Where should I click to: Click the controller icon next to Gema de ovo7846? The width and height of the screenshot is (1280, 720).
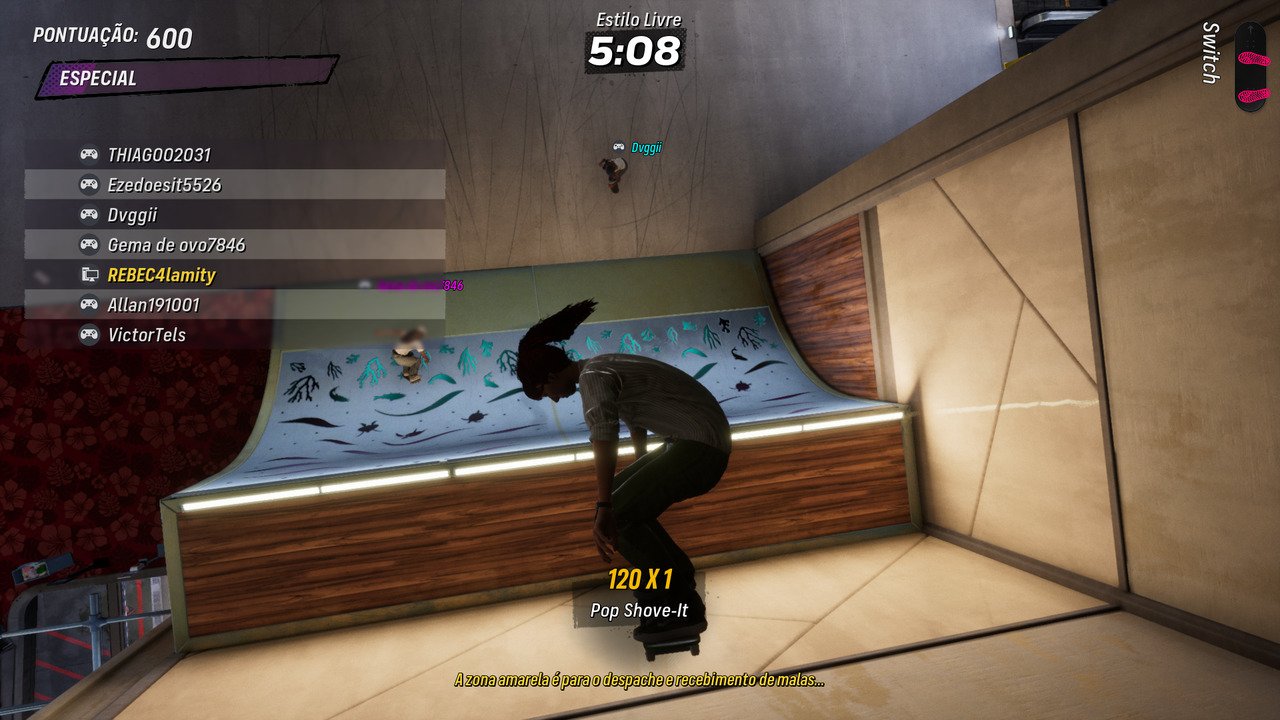point(90,243)
